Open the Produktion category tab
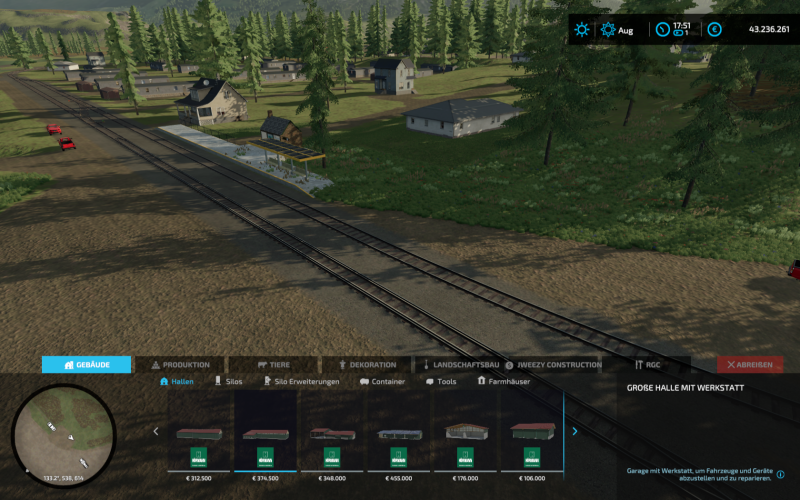This screenshot has width=800, height=500. coord(180,365)
